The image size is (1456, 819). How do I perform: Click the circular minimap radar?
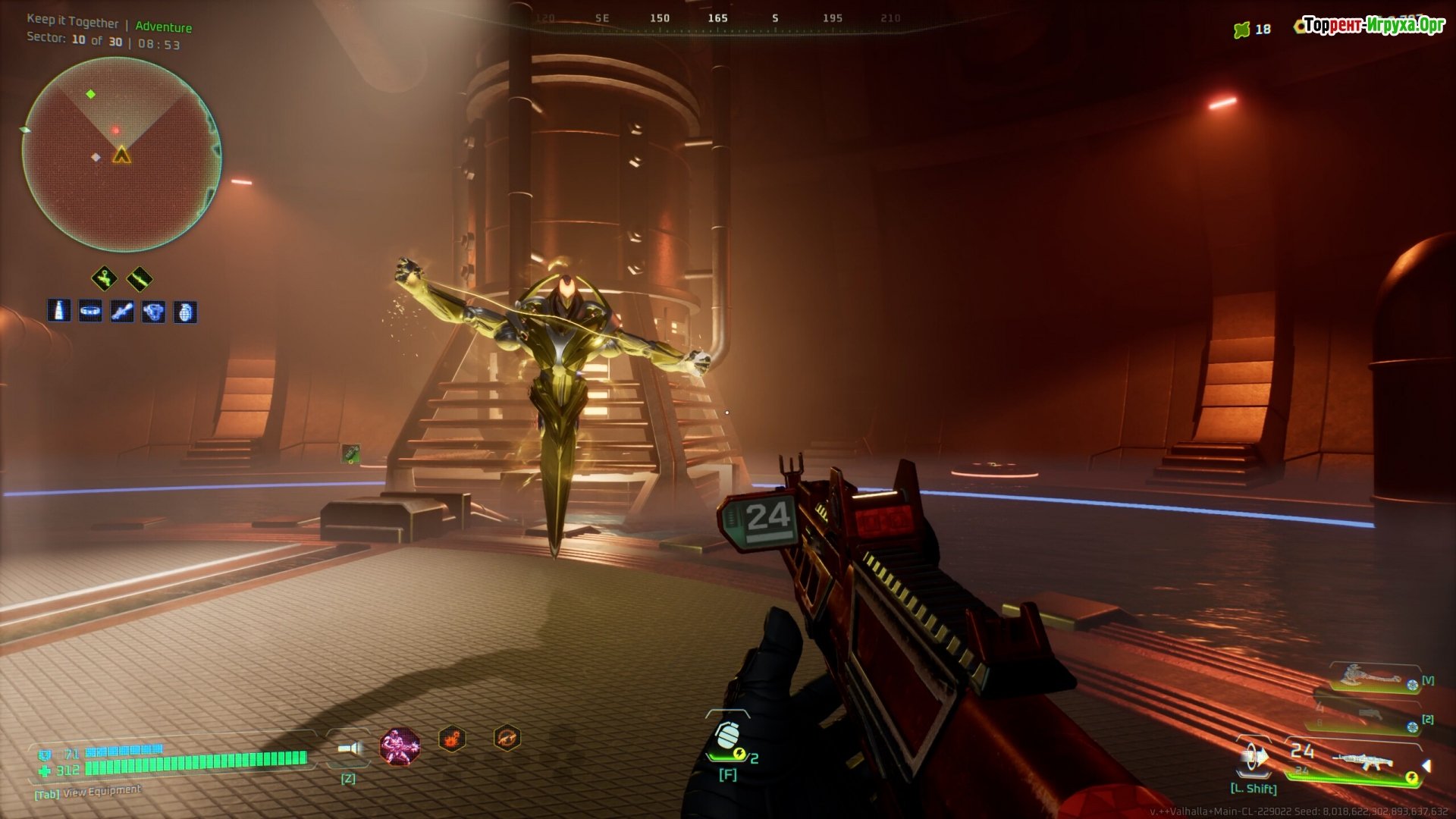(121, 155)
